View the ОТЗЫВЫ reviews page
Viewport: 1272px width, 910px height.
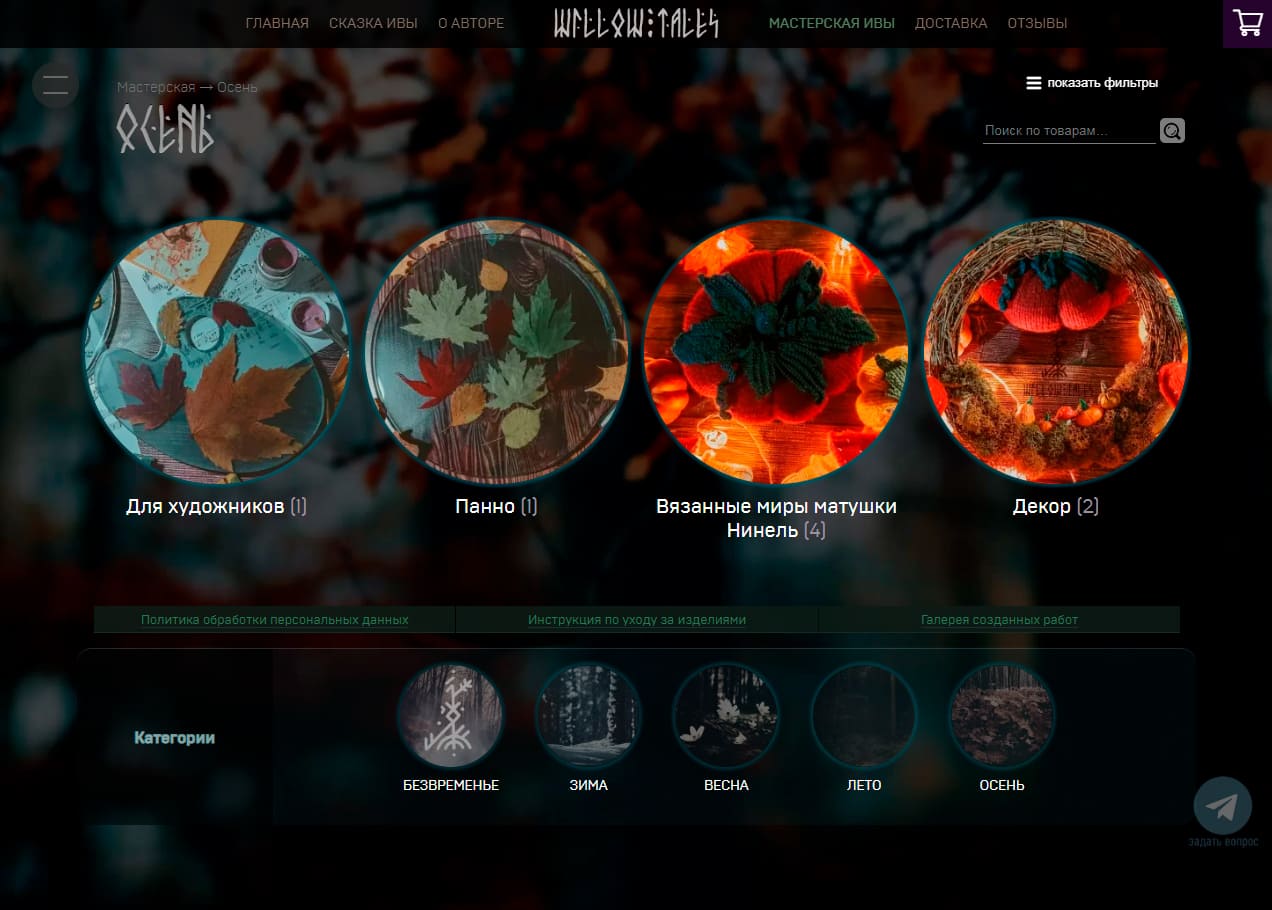pyautogui.click(x=1037, y=23)
